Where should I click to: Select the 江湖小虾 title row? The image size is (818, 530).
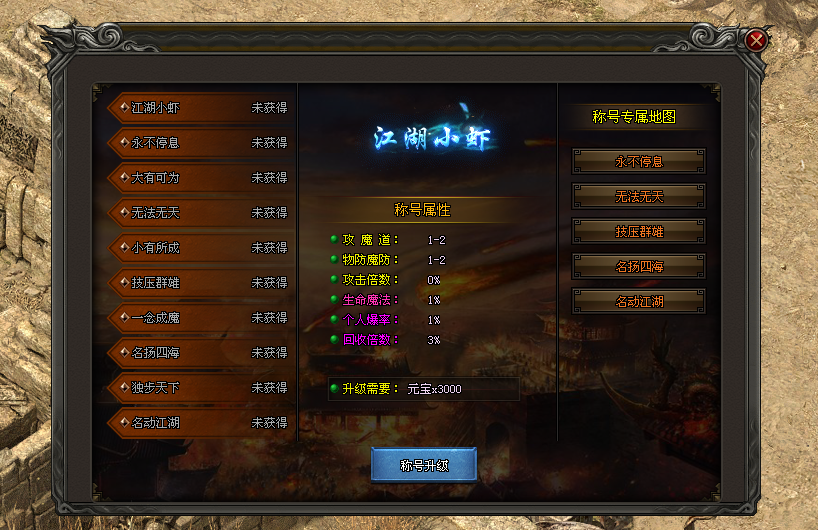pyautogui.click(x=198, y=108)
